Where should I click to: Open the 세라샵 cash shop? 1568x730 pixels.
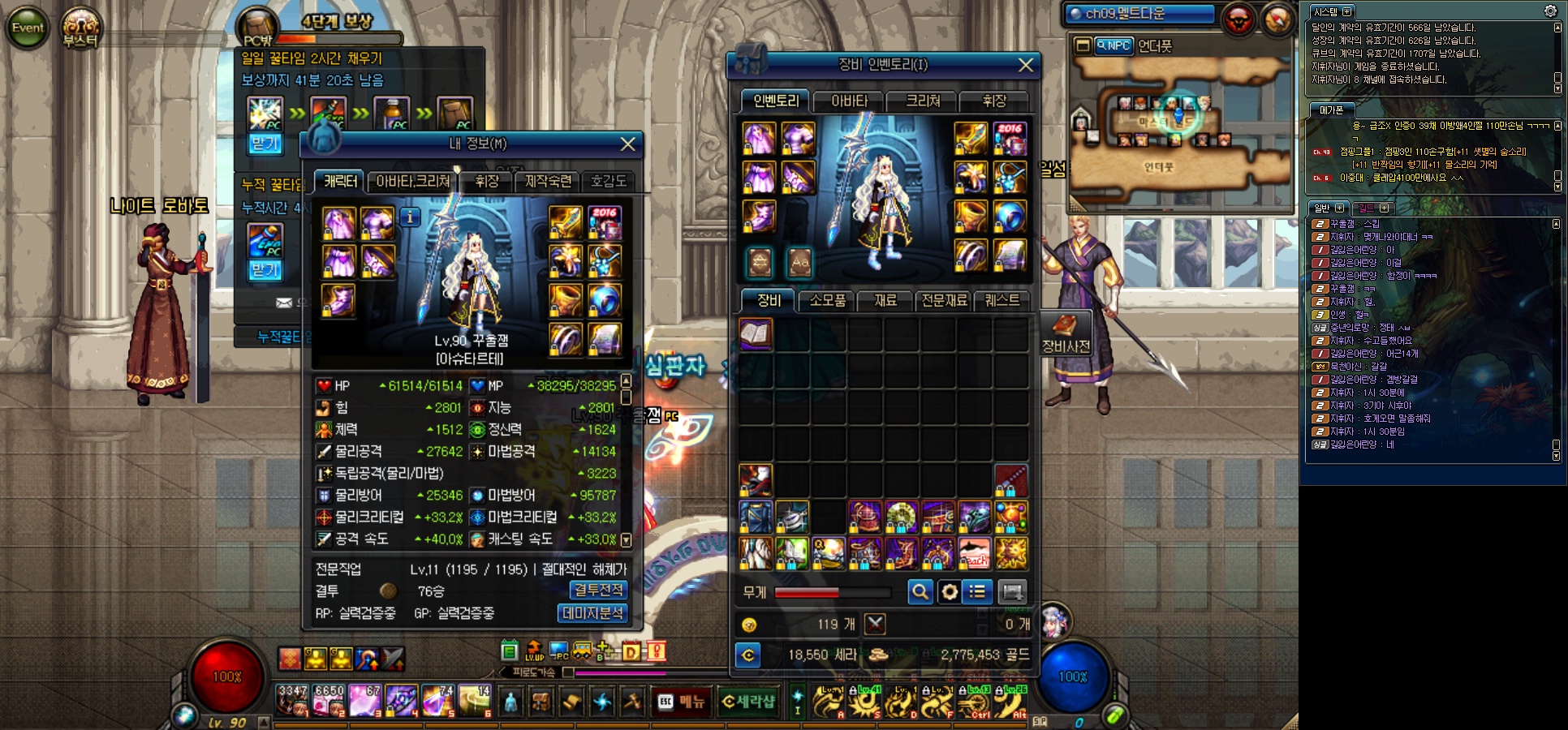click(748, 702)
